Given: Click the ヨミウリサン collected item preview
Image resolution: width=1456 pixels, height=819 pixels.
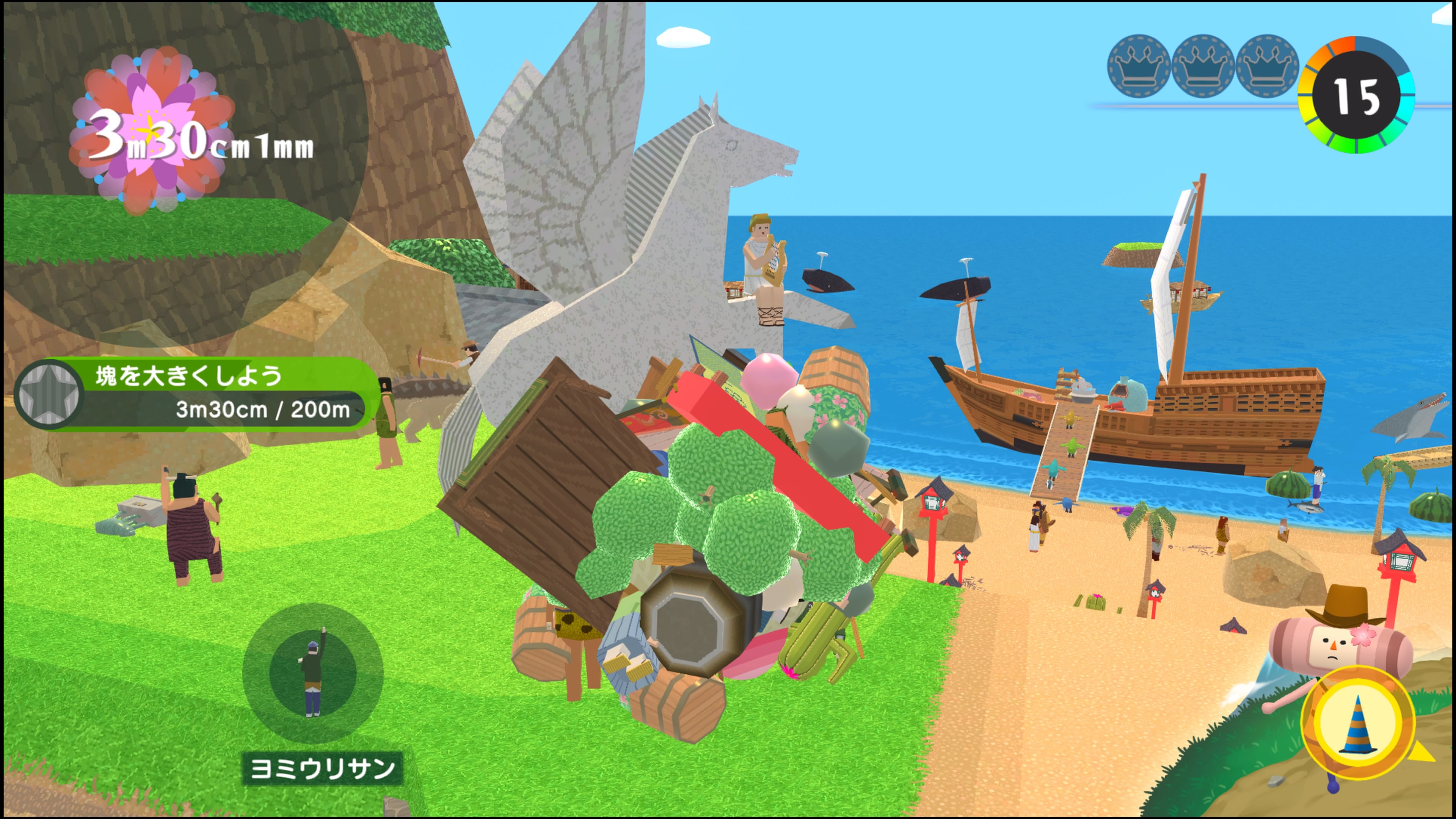Looking at the screenshot, I should [x=312, y=673].
